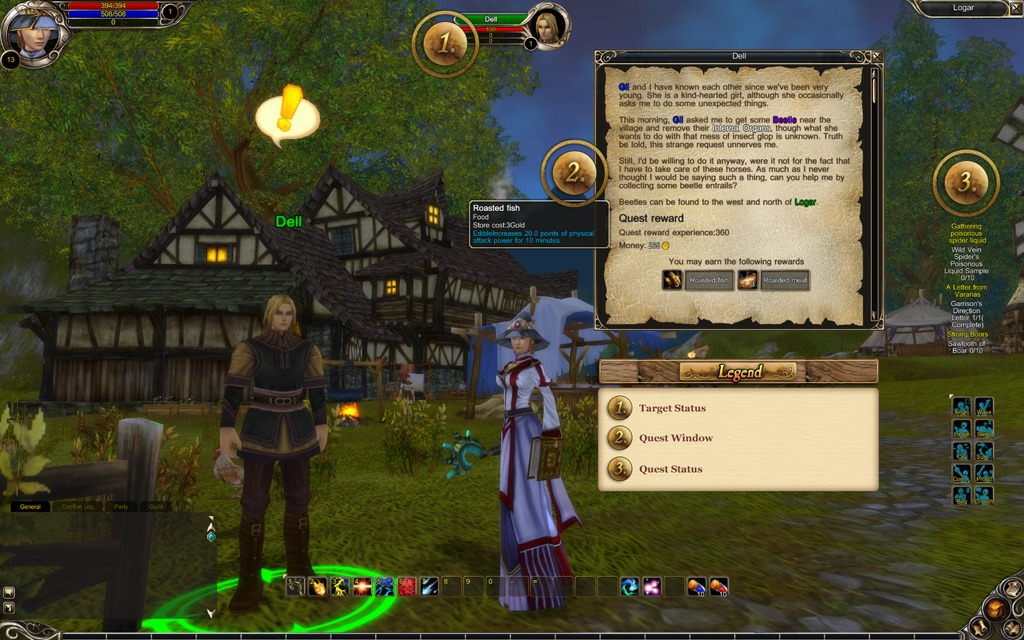This screenshot has width=1024, height=640.
Task: Use the white streak skill in slot 7
Action: click(429, 586)
